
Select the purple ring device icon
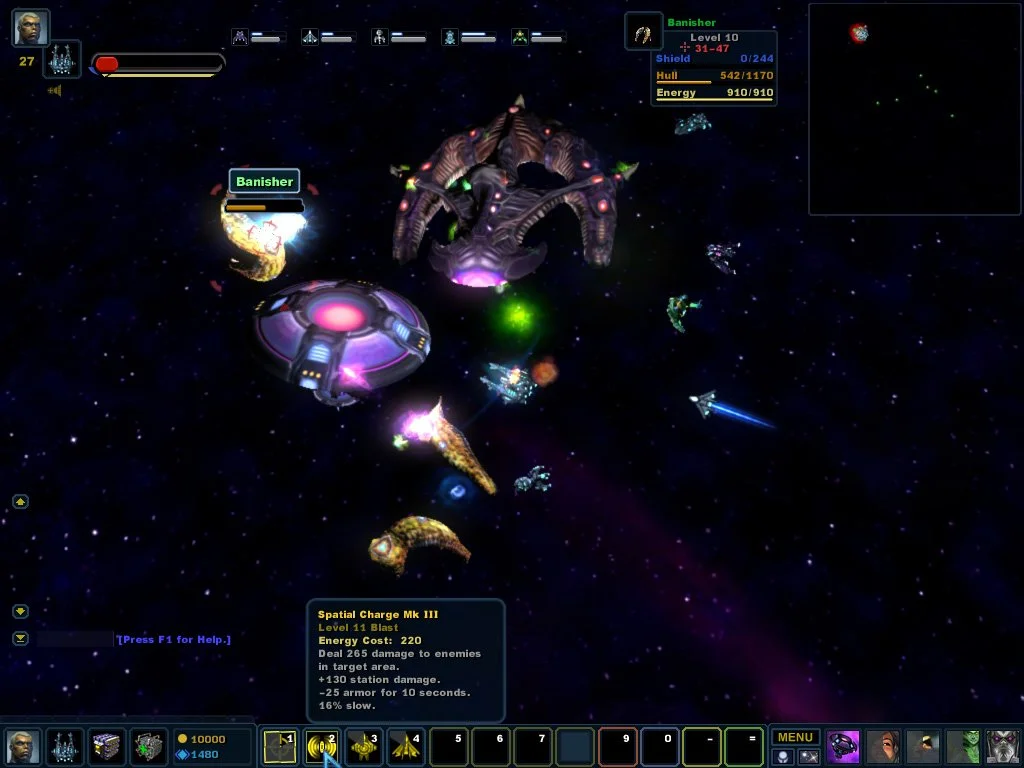844,746
